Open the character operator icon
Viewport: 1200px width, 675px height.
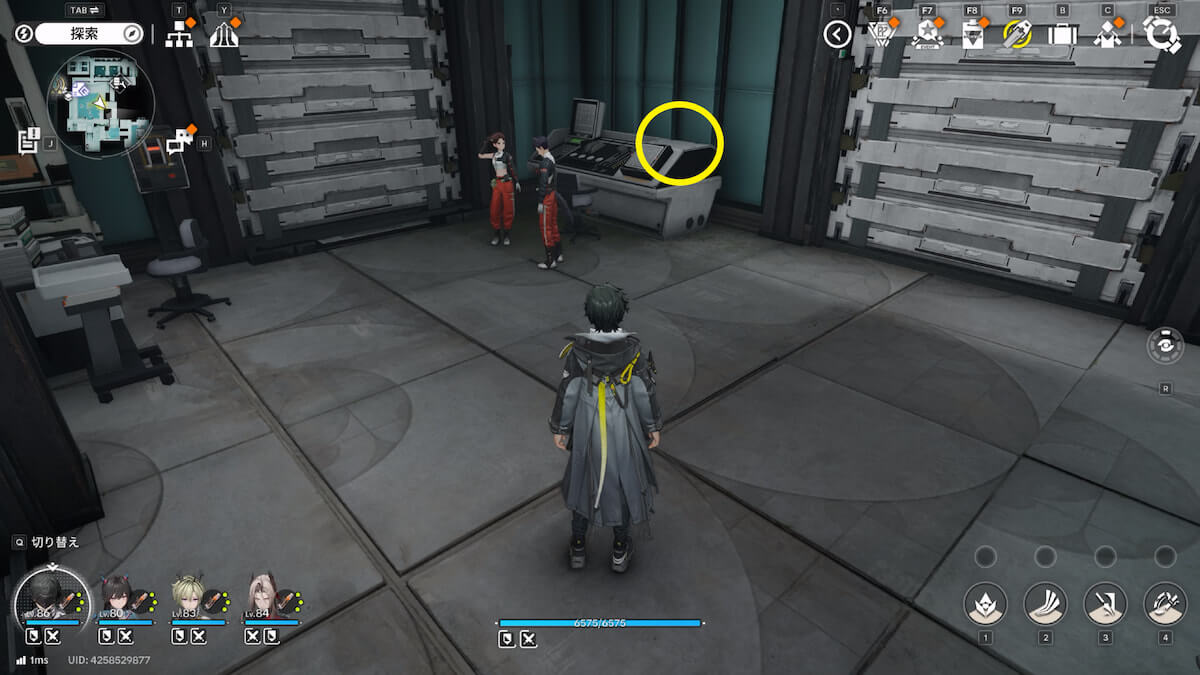(1107, 35)
